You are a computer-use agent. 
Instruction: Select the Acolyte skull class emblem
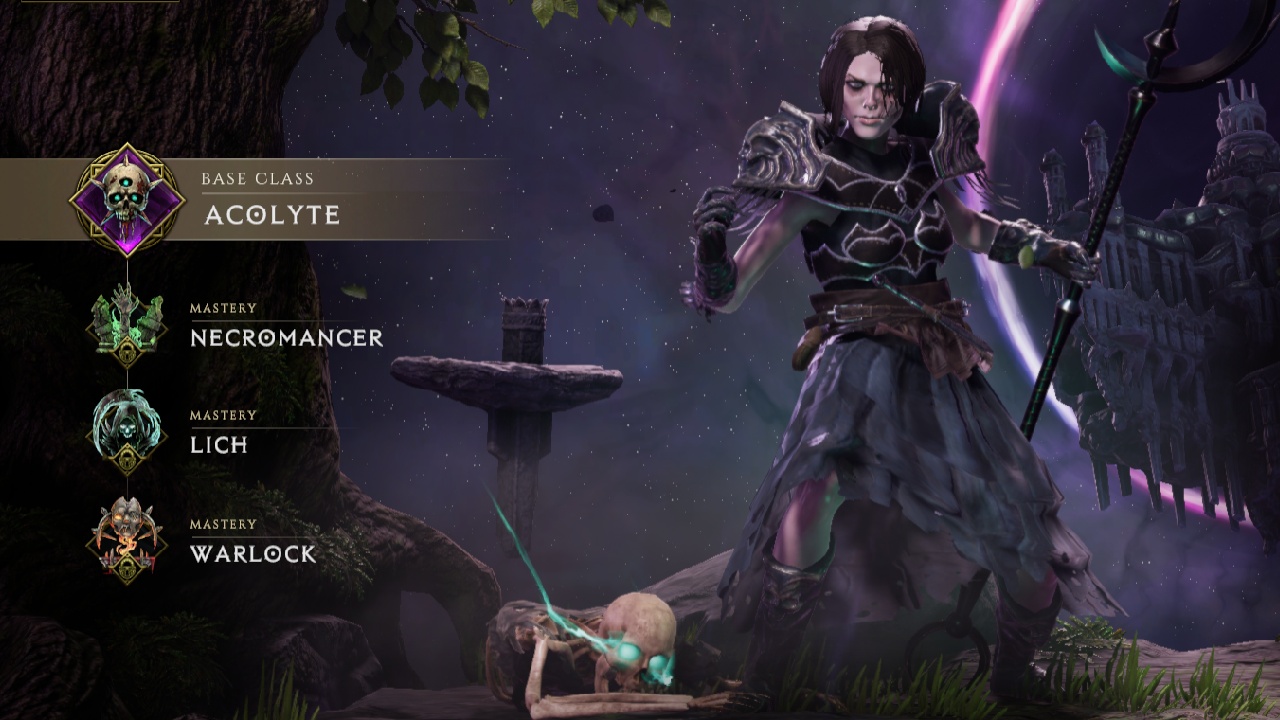click(x=125, y=197)
